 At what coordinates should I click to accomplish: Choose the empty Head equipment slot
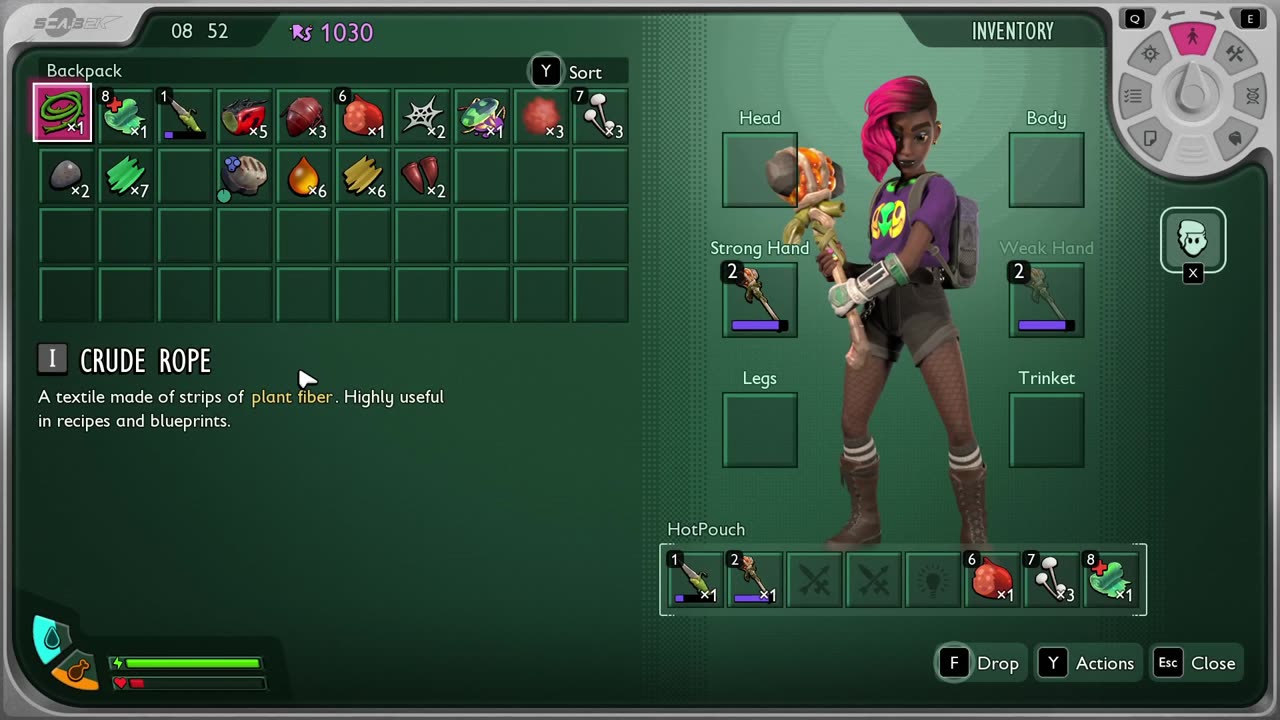760,170
